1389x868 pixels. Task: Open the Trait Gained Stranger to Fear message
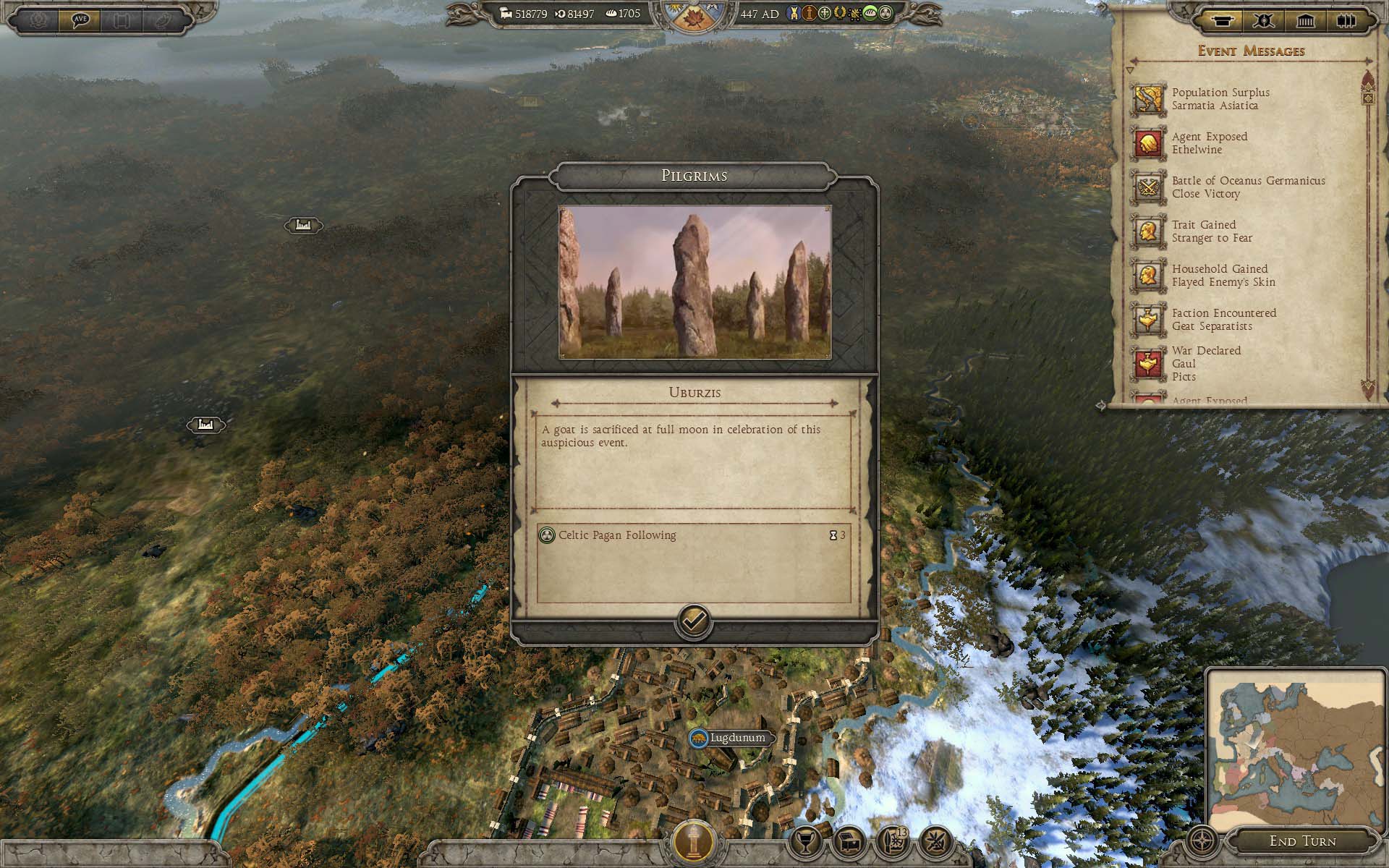click(1212, 231)
